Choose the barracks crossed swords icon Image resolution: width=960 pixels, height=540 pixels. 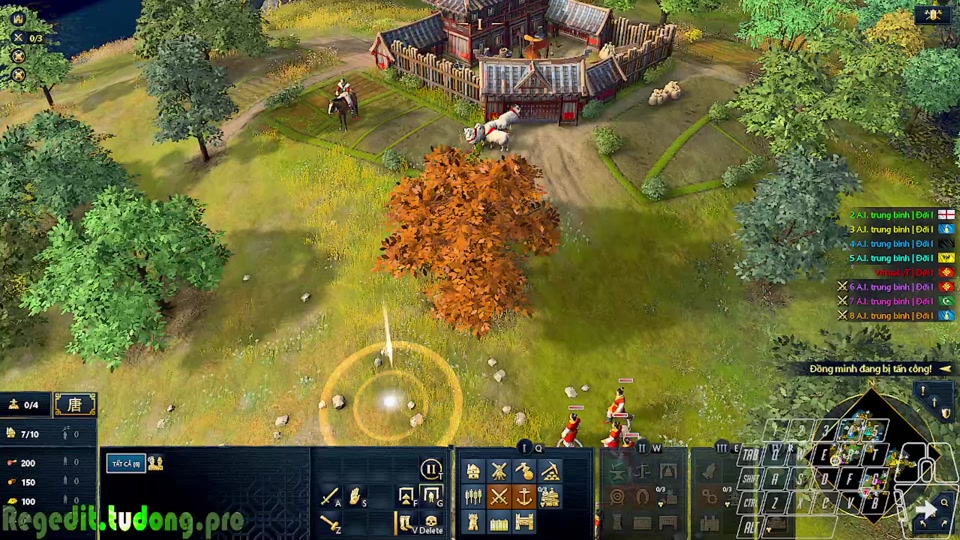tap(499, 496)
